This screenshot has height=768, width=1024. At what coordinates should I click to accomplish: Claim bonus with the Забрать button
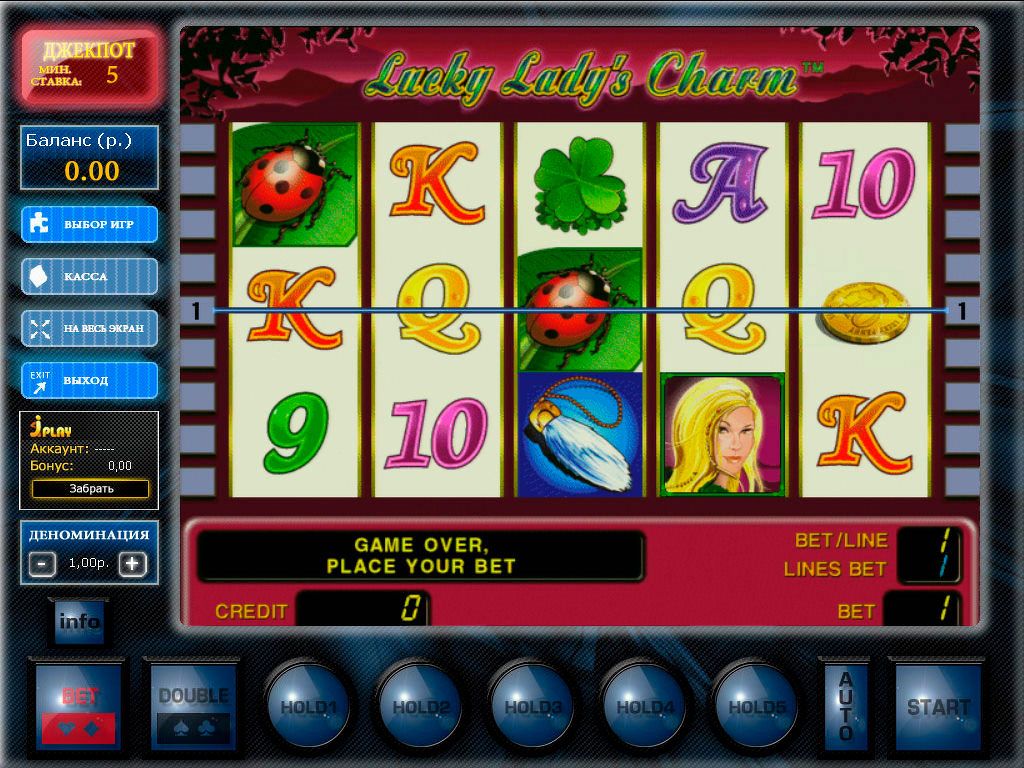[x=90, y=489]
